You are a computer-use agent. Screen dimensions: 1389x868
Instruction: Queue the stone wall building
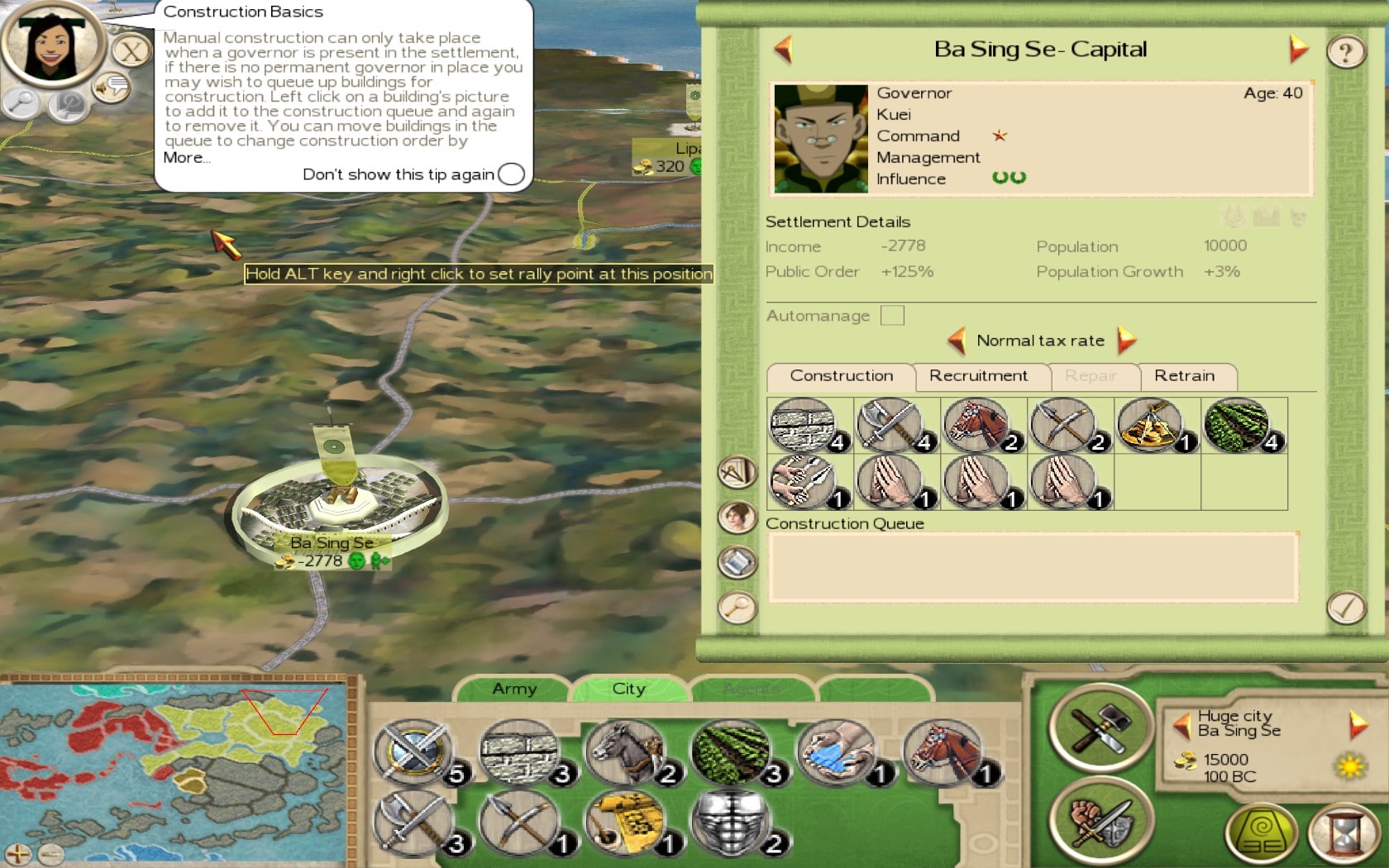tap(802, 425)
